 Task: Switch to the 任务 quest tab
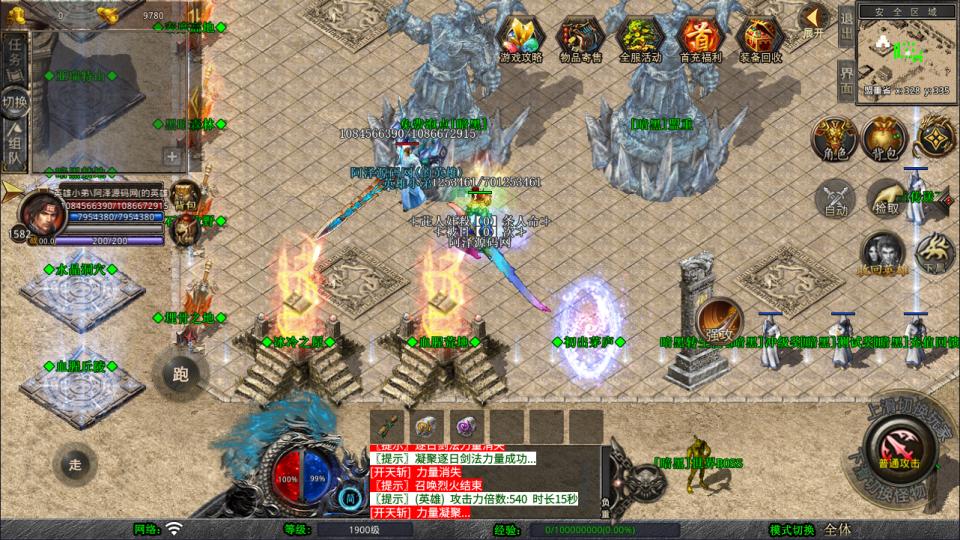coord(15,57)
